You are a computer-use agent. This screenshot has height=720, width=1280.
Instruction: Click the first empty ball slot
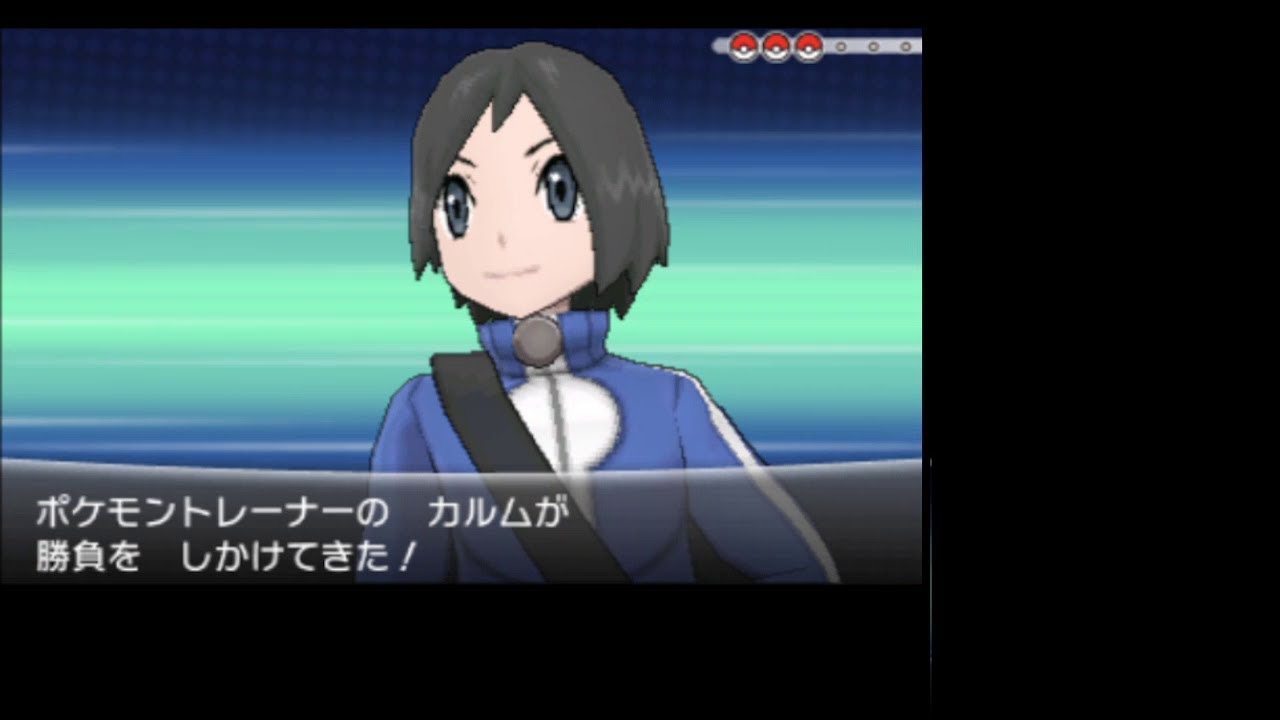pos(841,45)
